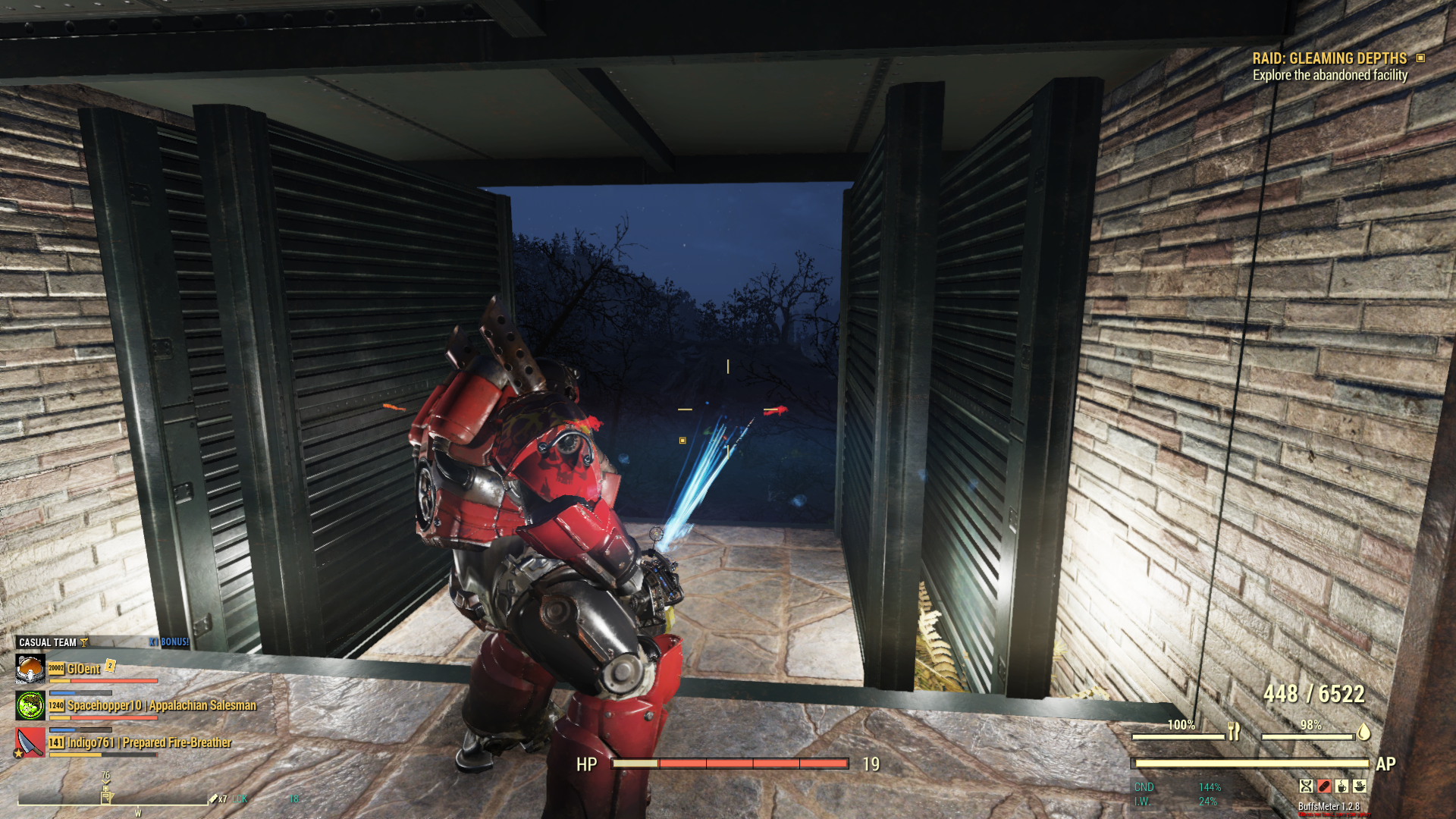The image size is (1456, 819).
Task: Select teammate Spacehopper10's portrait
Action: (30, 706)
